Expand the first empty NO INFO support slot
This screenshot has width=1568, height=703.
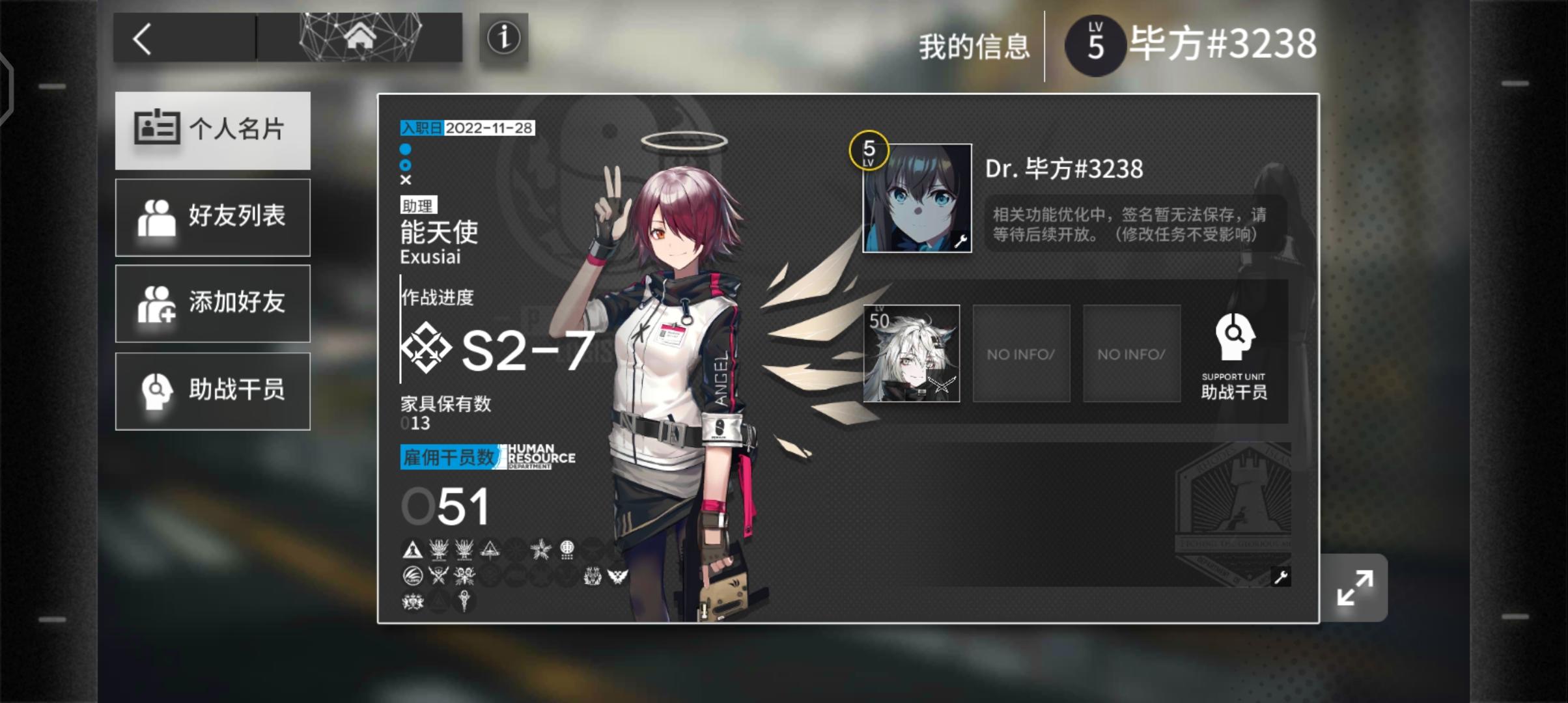pyautogui.click(x=1020, y=353)
